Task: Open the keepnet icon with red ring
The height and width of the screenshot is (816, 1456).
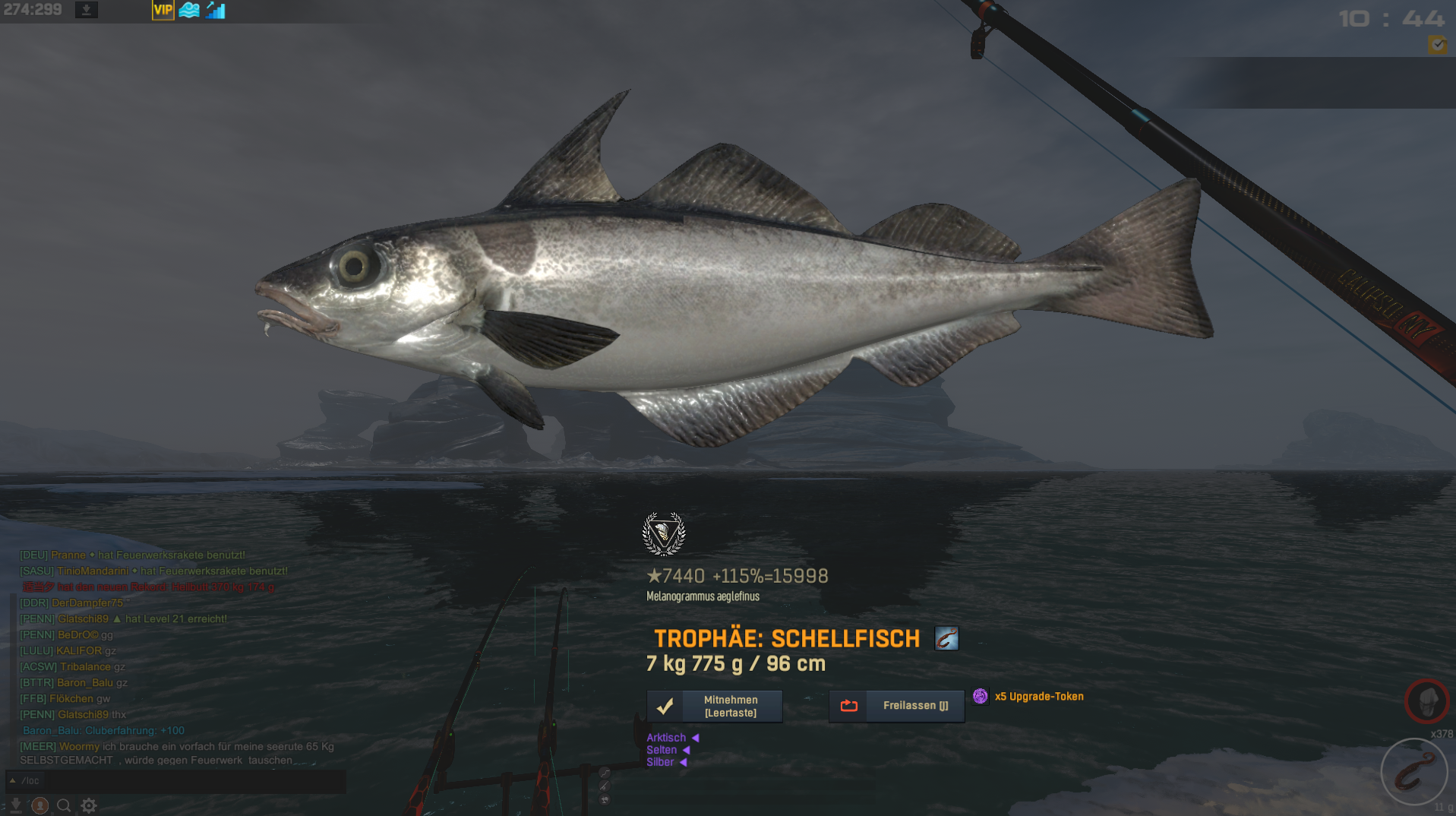Action: 1426,701
